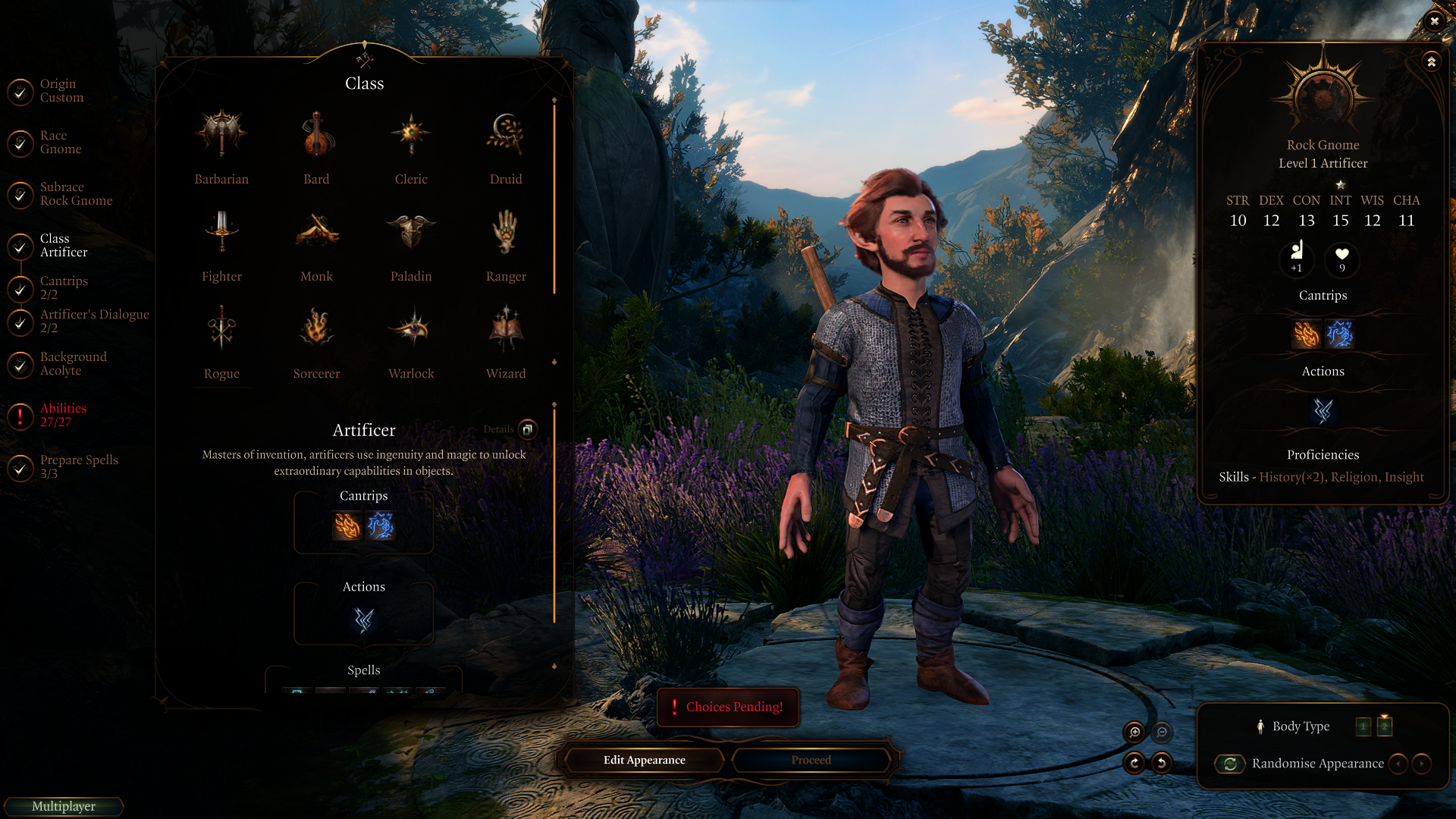Show Artificer class details
This screenshot has width=1456, height=819.
(528, 429)
